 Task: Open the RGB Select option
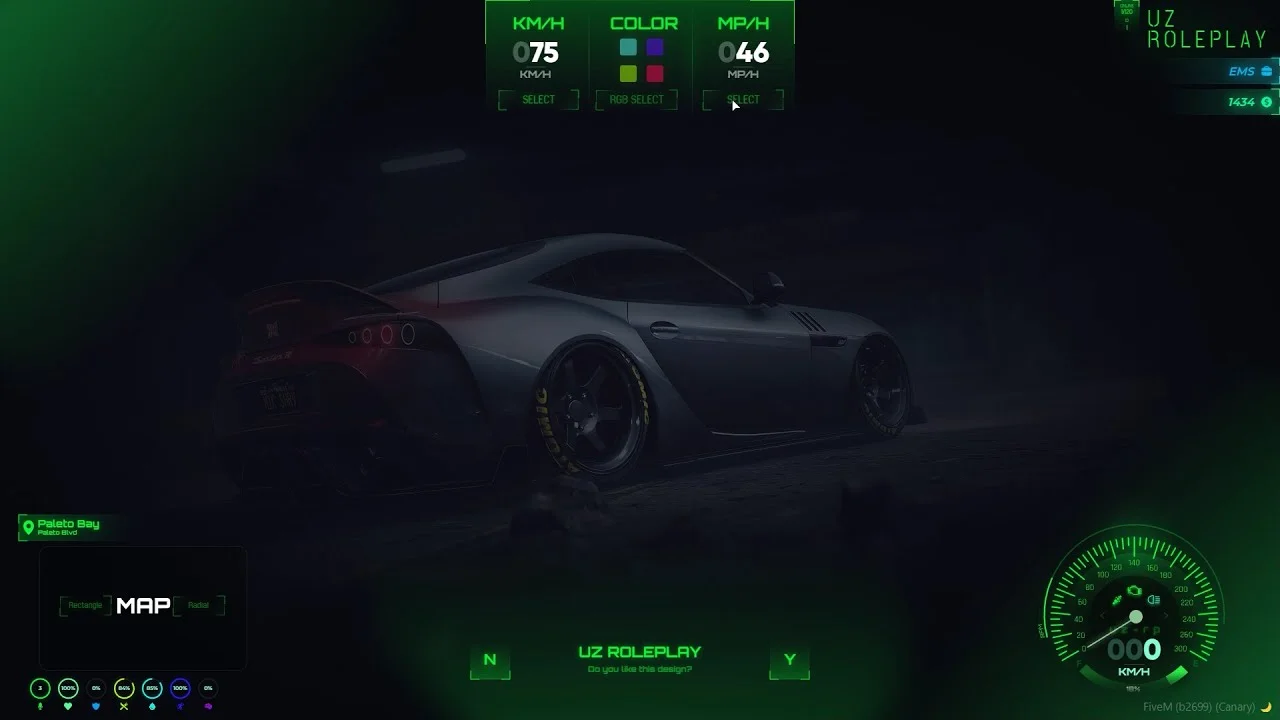[636, 99]
